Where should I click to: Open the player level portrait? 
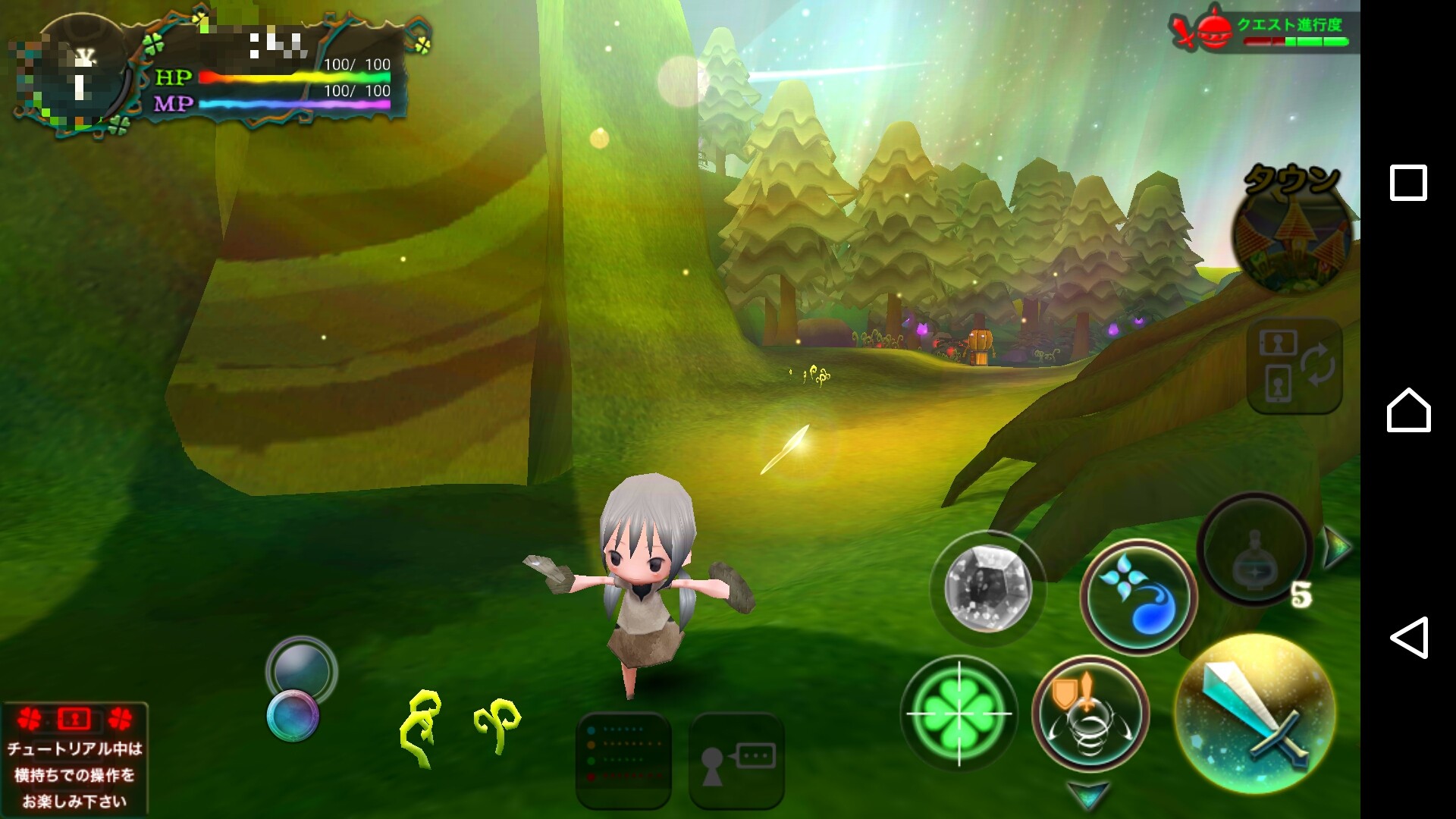(x=76, y=76)
